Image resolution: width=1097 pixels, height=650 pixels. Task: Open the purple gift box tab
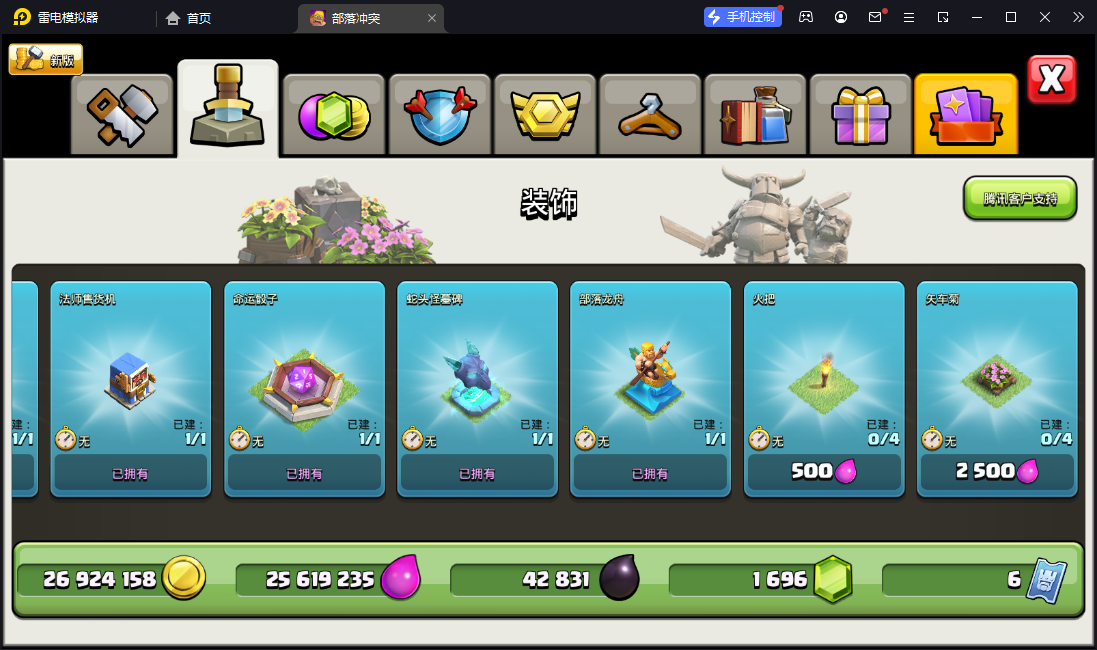860,115
